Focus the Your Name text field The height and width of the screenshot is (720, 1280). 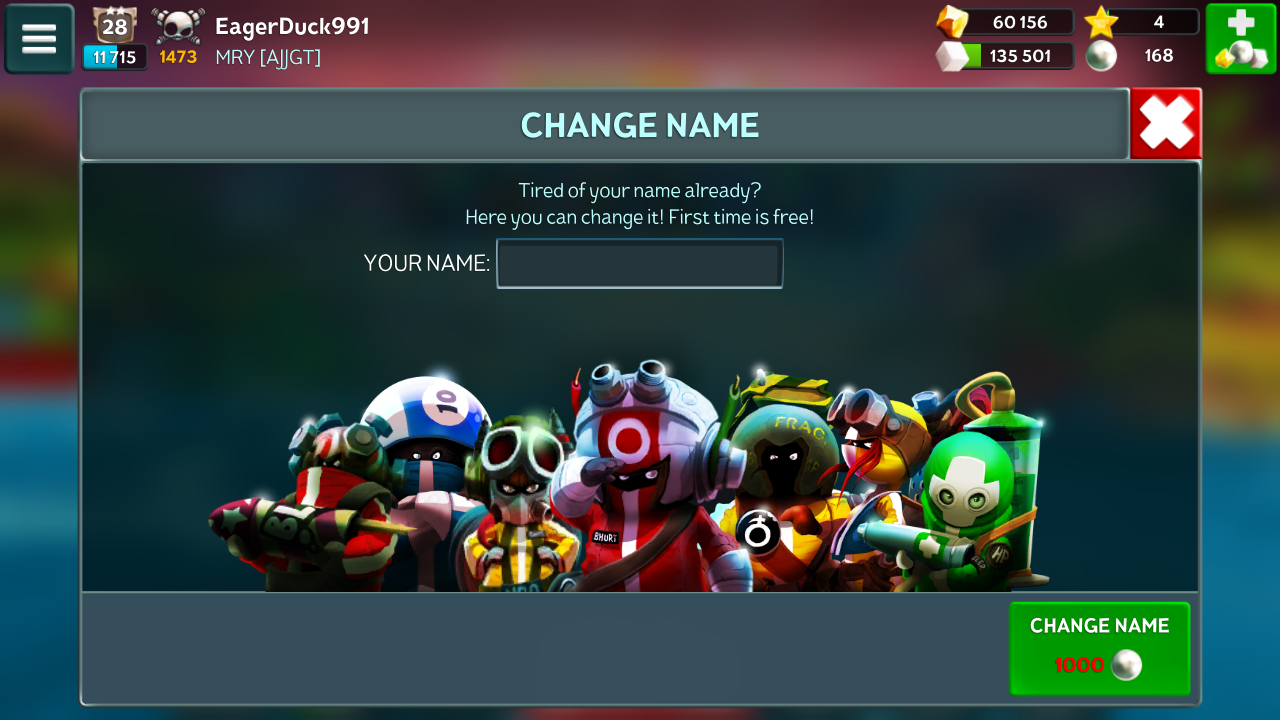click(x=639, y=264)
